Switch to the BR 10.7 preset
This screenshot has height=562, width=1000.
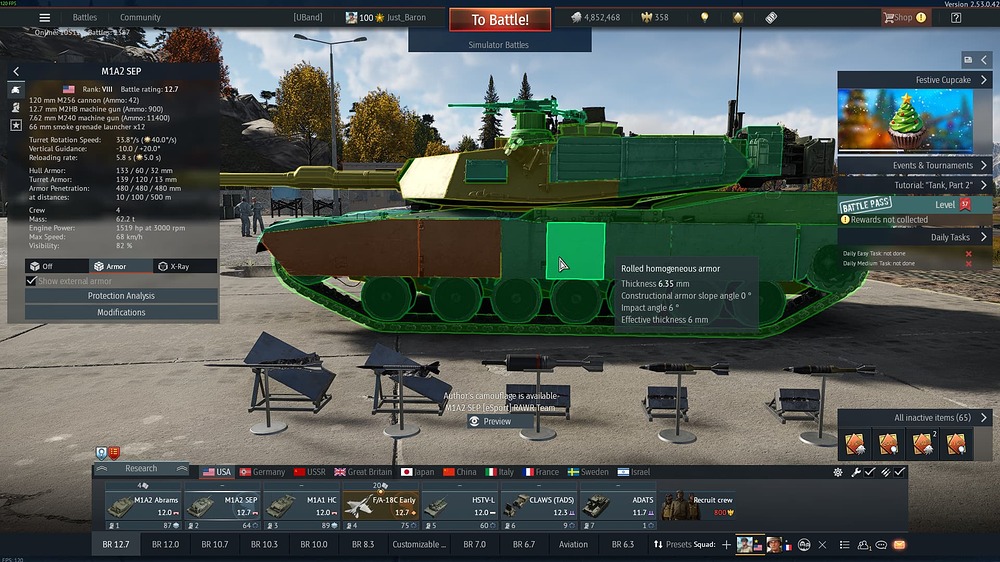point(215,545)
